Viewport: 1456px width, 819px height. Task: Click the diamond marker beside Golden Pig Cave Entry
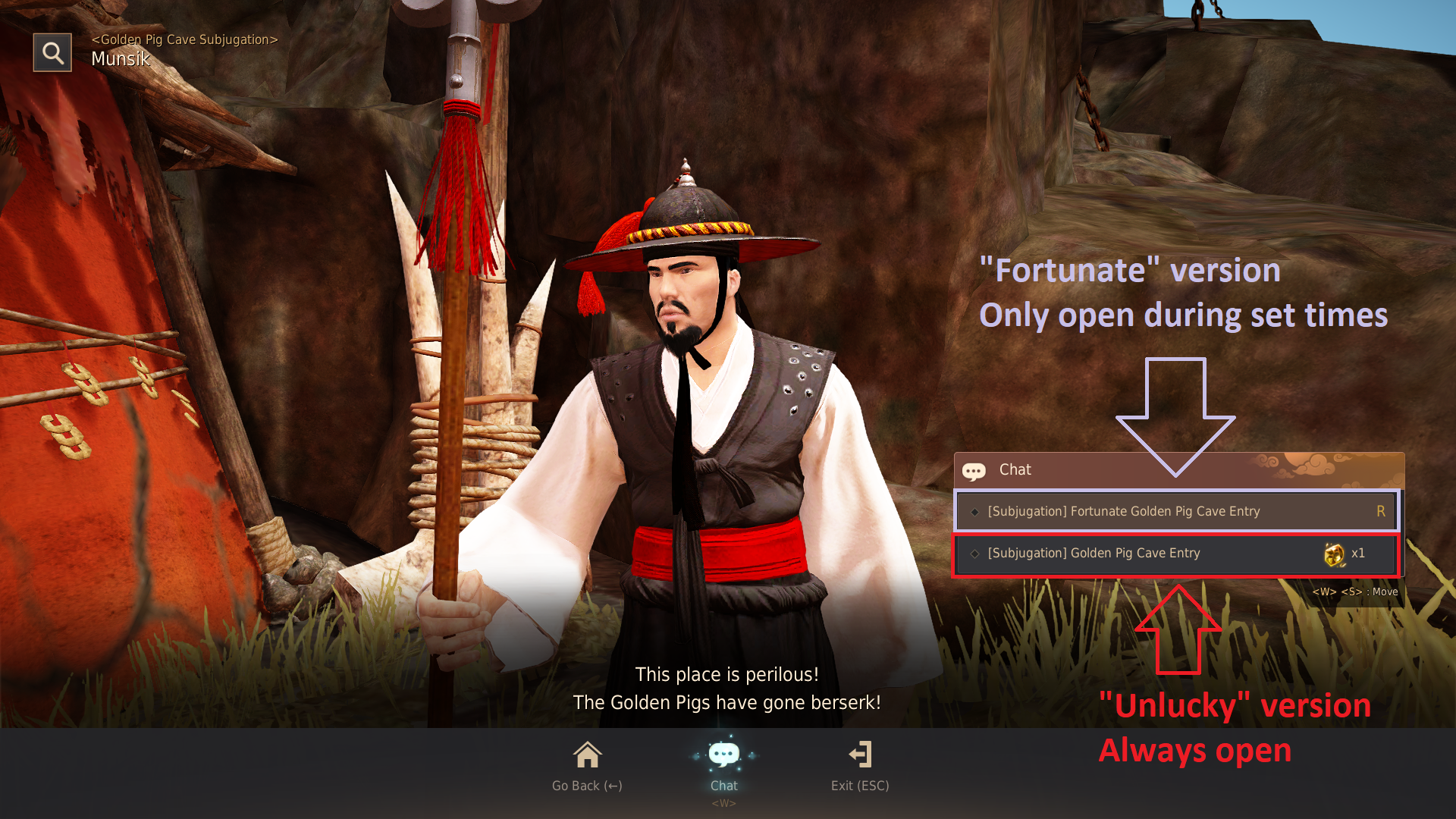pos(974,553)
